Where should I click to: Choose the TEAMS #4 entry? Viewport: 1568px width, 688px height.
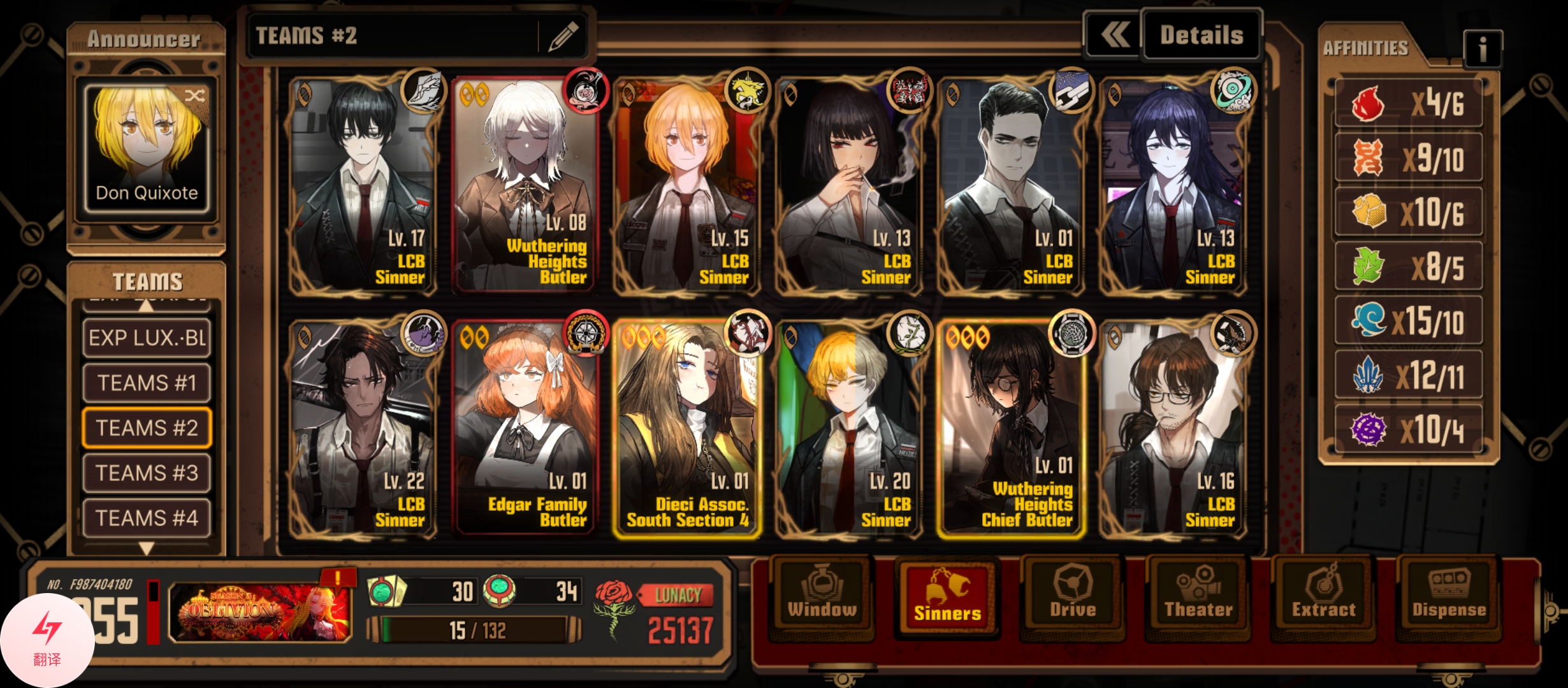[147, 518]
